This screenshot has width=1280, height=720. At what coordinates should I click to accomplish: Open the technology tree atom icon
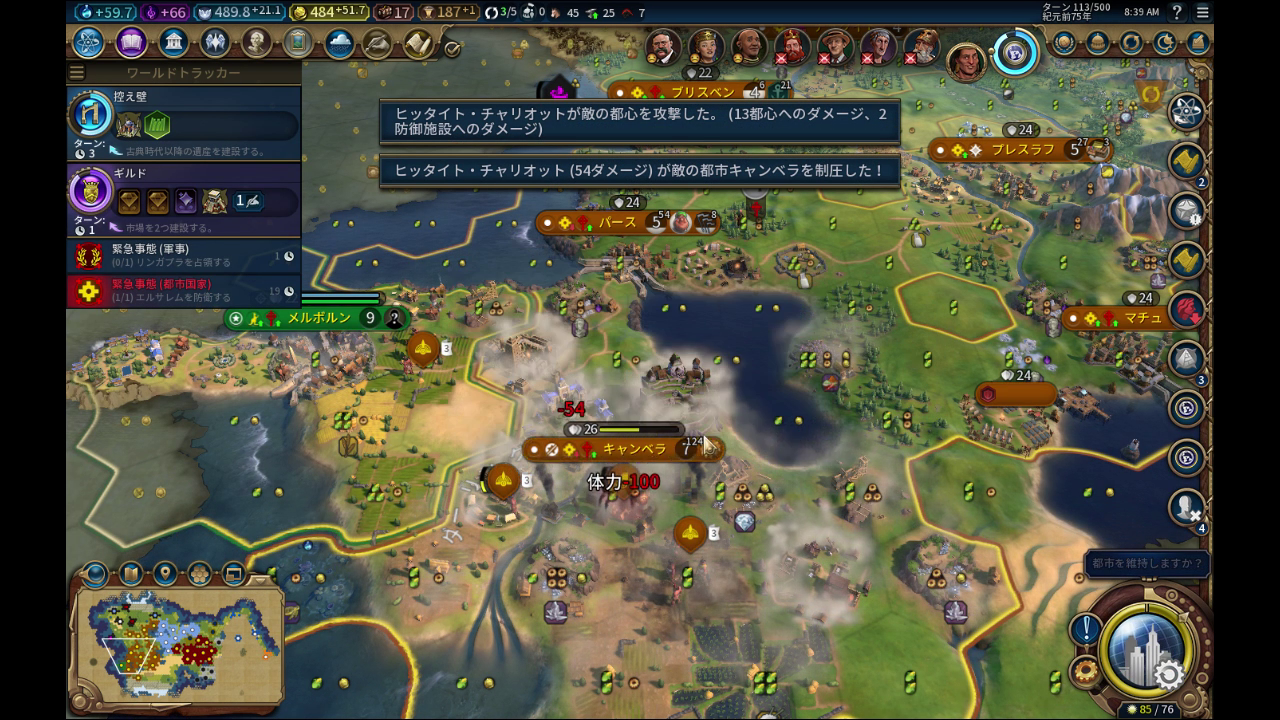[x=88, y=43]
